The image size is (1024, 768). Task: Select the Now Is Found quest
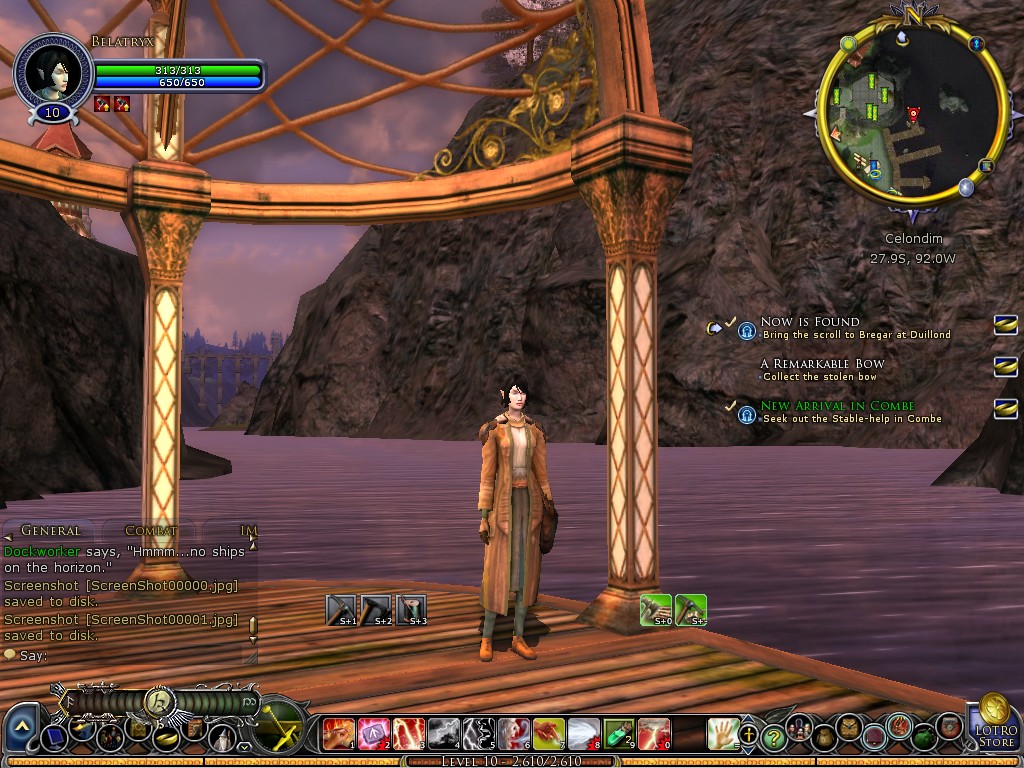tap(809, 322)
